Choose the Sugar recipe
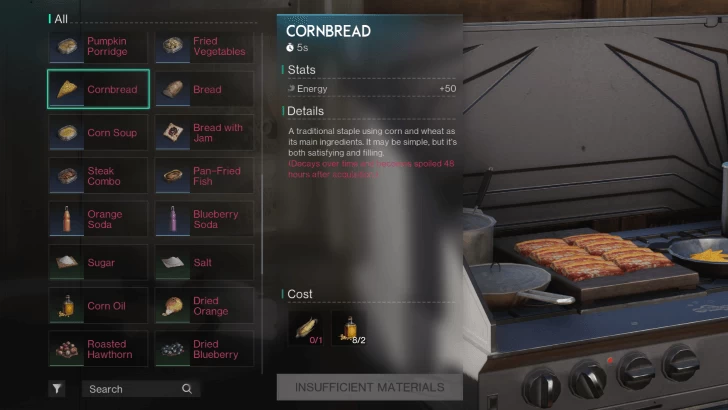Image resolution: width=728 pixels, height=410 pixels. coord(98,263)
